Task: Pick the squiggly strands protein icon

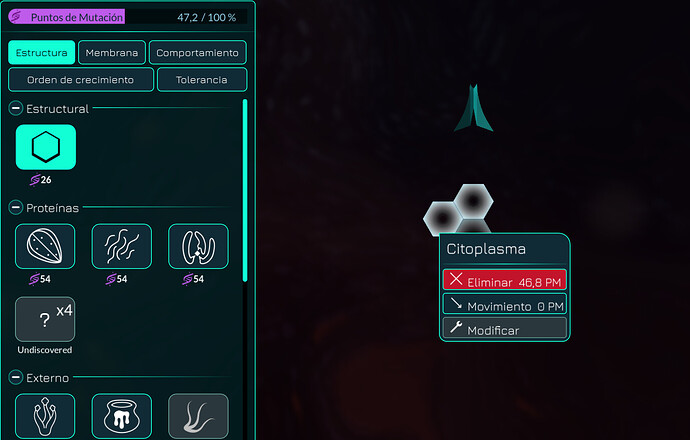Action: [x=122, y=247]
